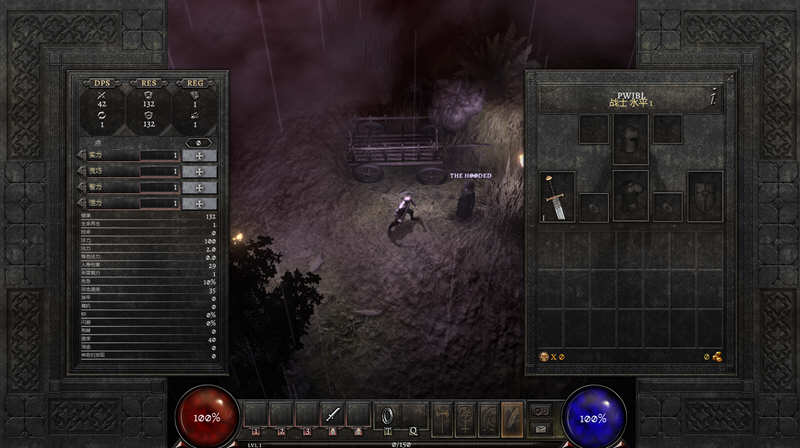Screen dimensions: 800x448
Task: Increase the second attribute by one point
Action: (200, 171)
